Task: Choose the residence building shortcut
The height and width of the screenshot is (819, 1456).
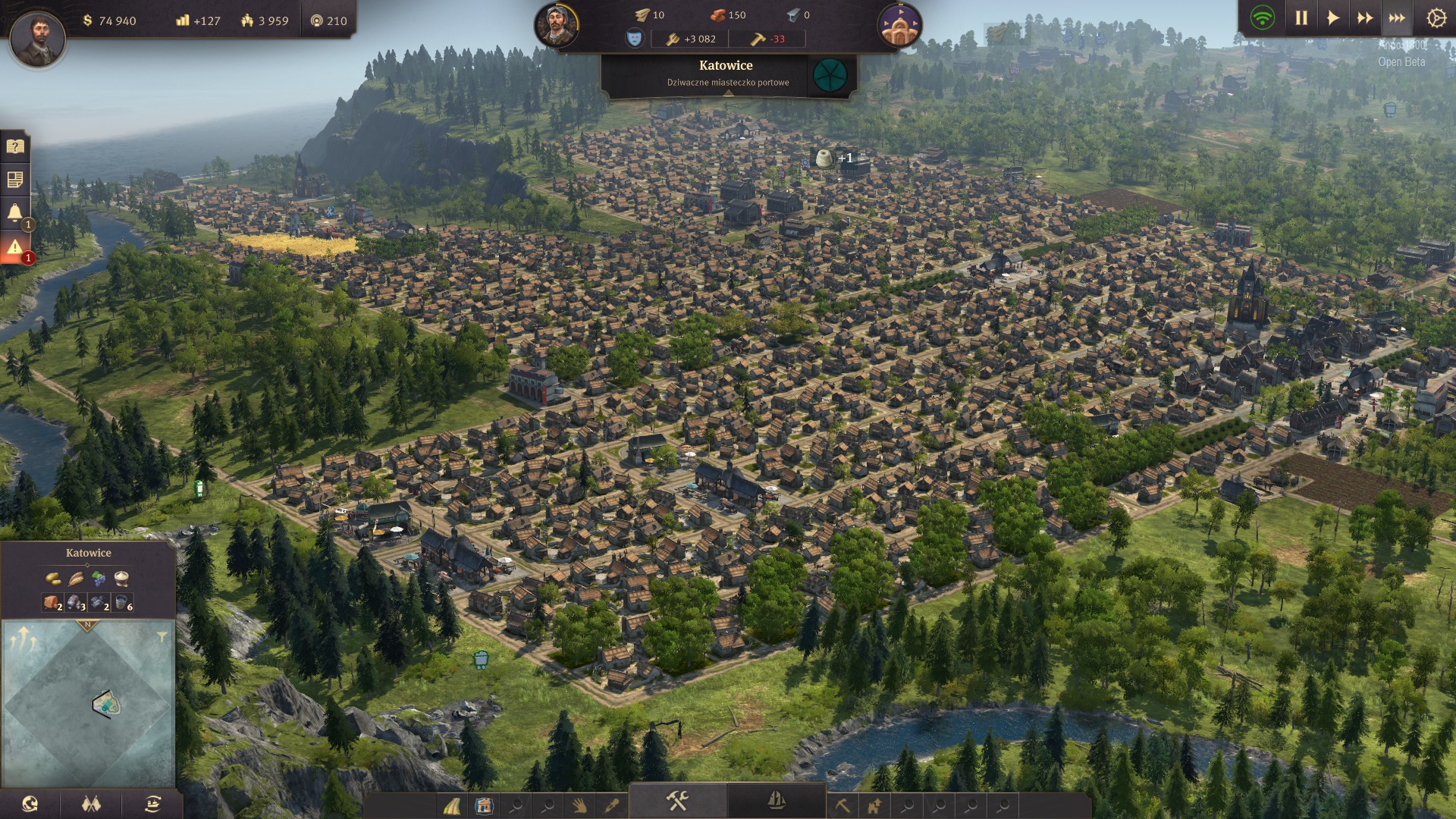Action: pos(484,805)
